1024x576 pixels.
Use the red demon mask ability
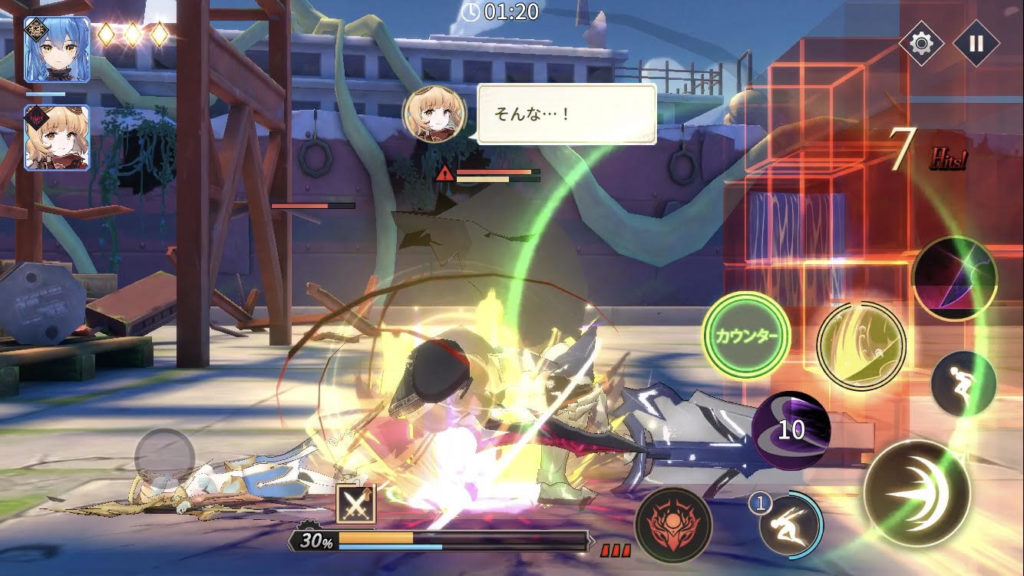tap(673, 524)
